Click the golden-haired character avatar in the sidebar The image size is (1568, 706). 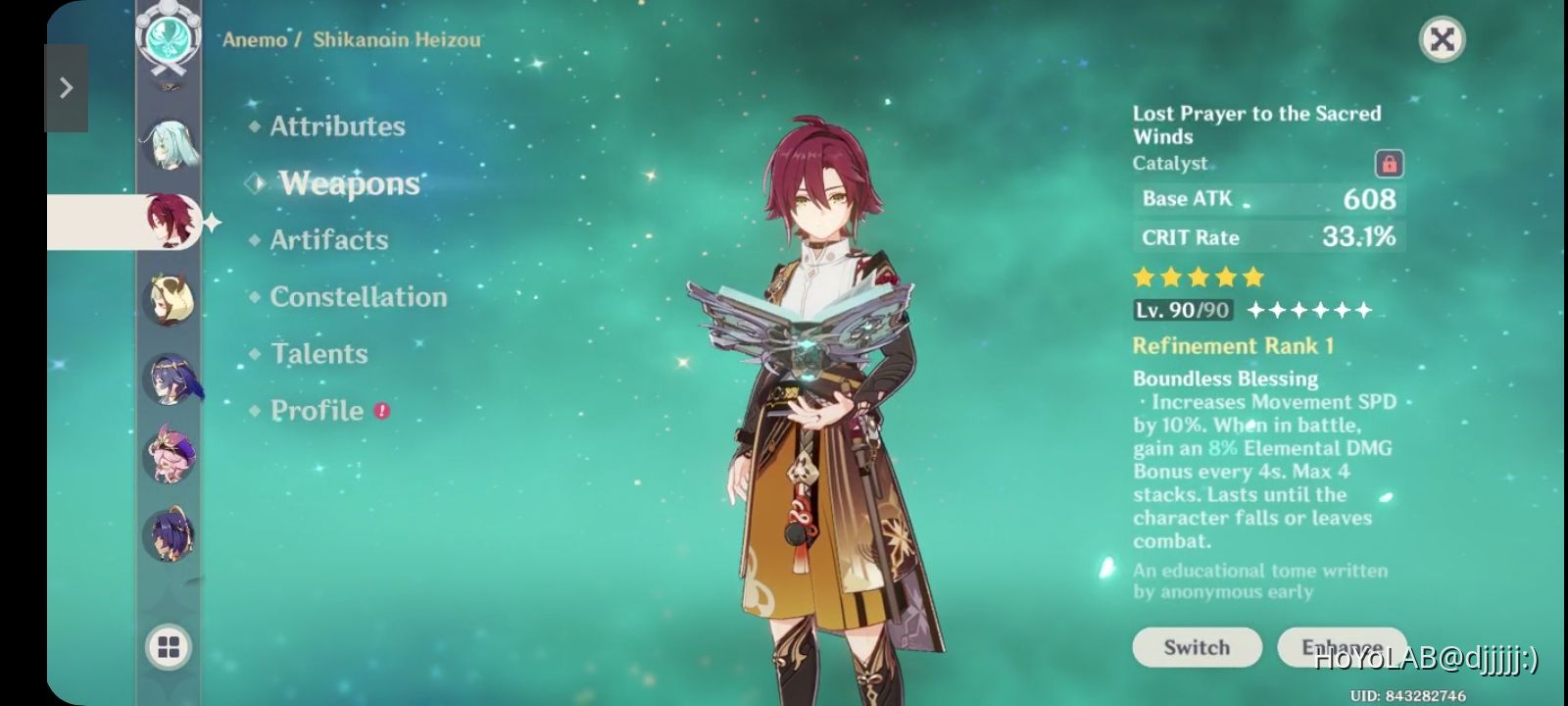(169, 299)
